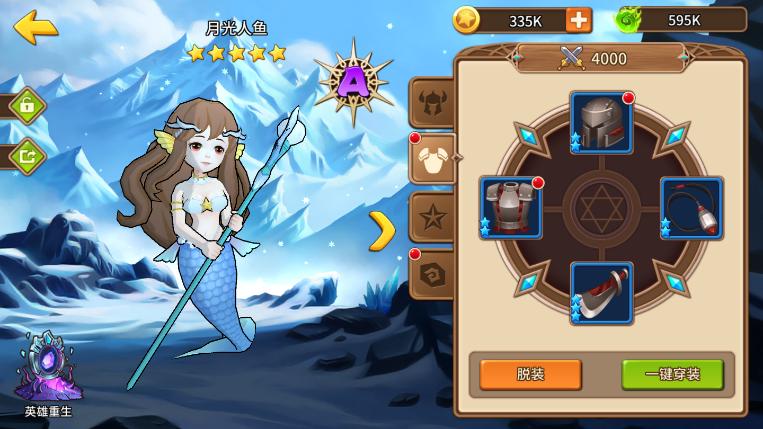Viewport: 763px width, 429px height.
Task: Select the armor equipment tab
Action: [434, 158]
